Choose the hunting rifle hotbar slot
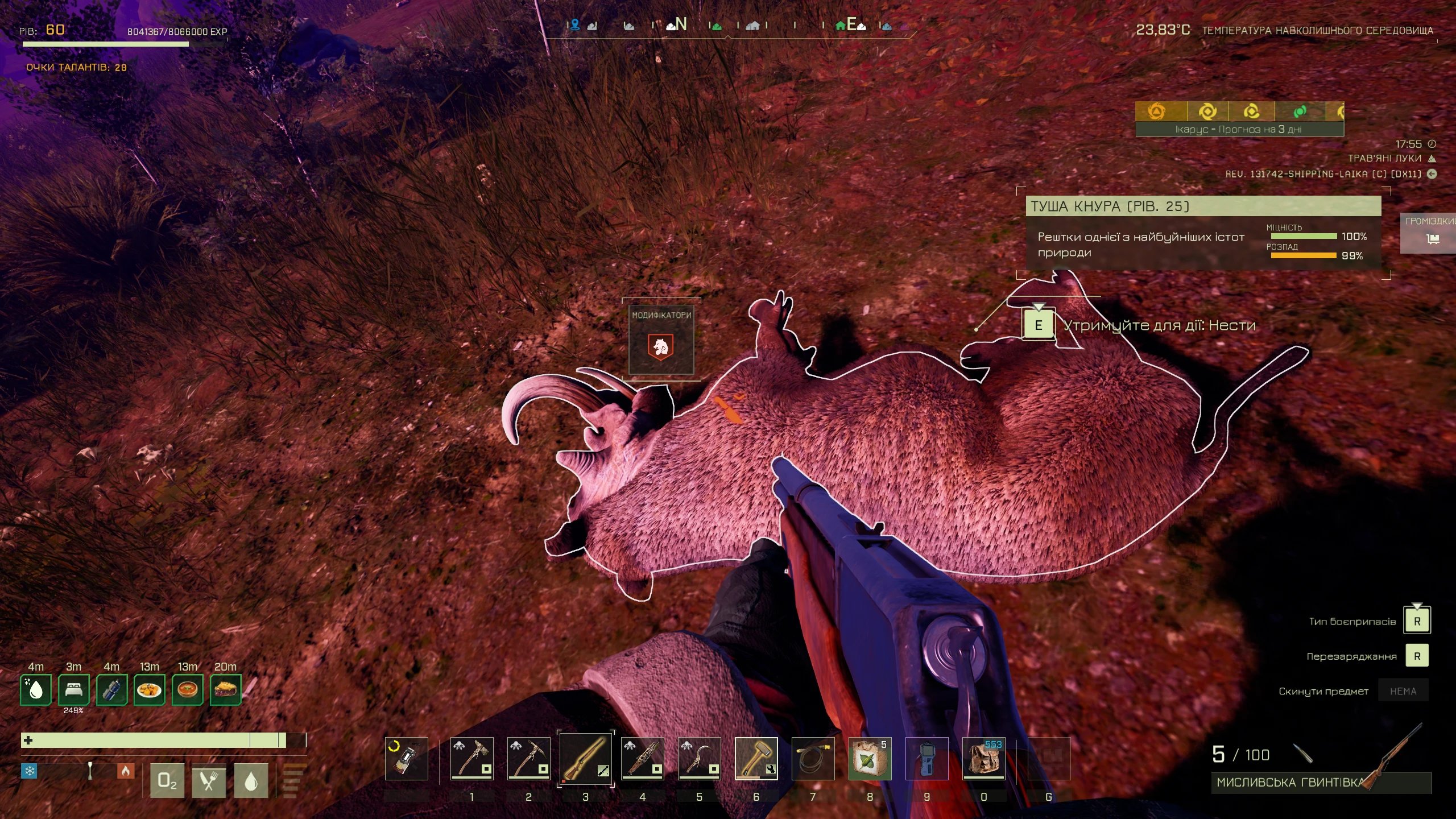The height and width of the screenshot is (819, 1456). [x=585, y=758]
